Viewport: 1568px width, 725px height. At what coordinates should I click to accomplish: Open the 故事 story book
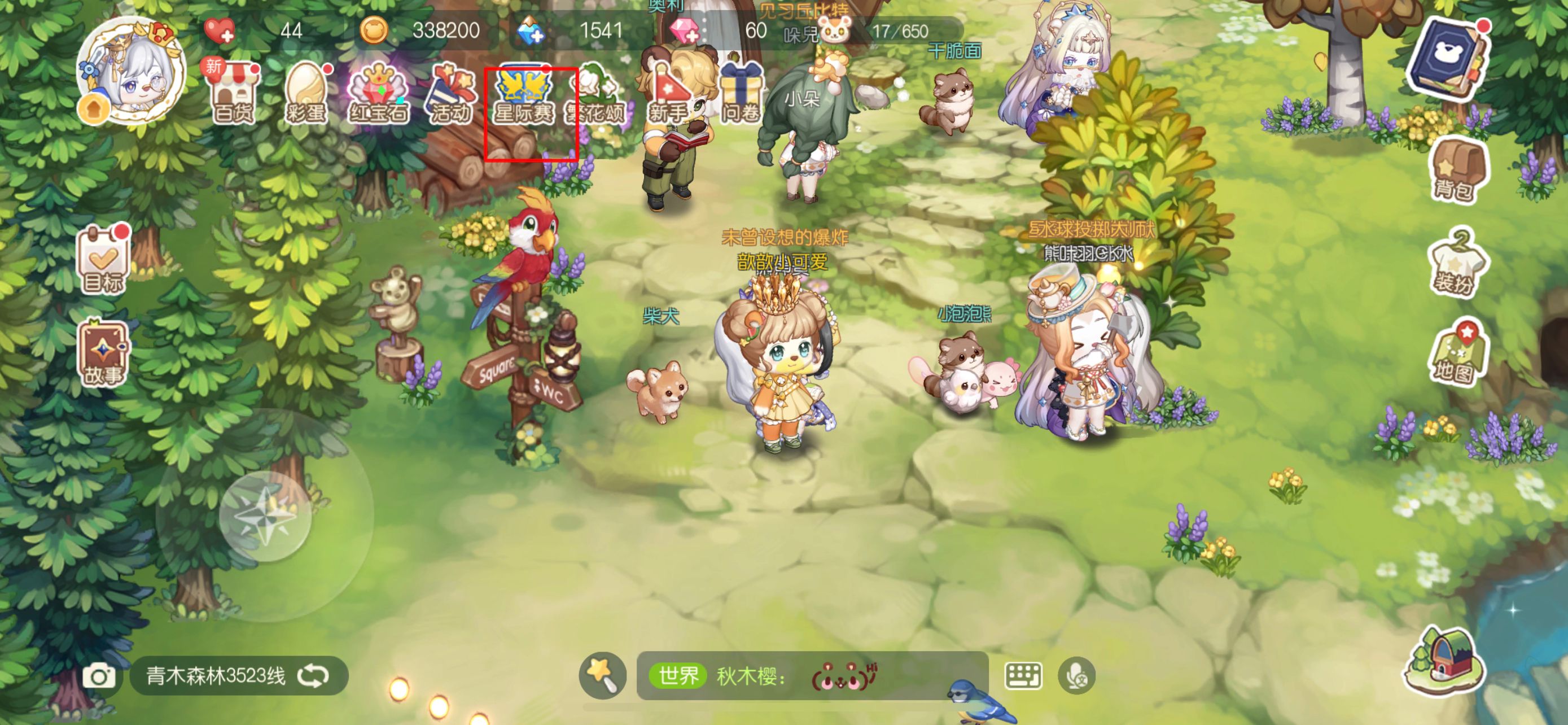point(103,354)
